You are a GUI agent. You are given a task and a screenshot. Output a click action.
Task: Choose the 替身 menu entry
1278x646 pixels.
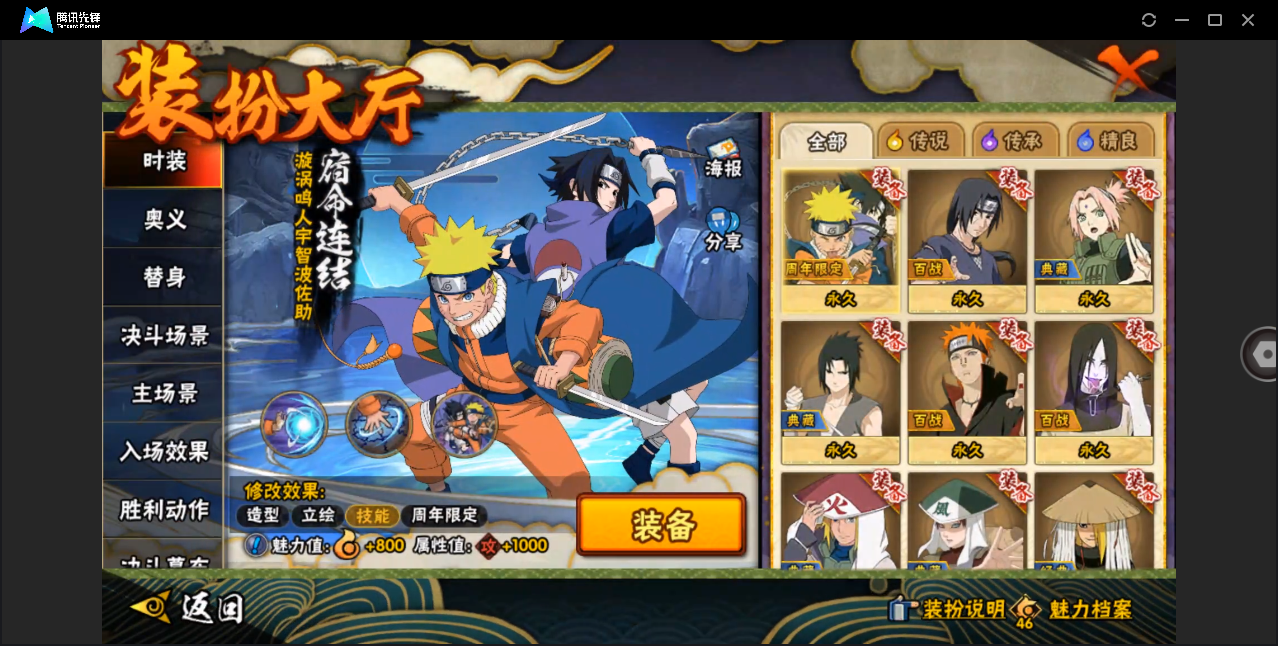click(163, 277)
